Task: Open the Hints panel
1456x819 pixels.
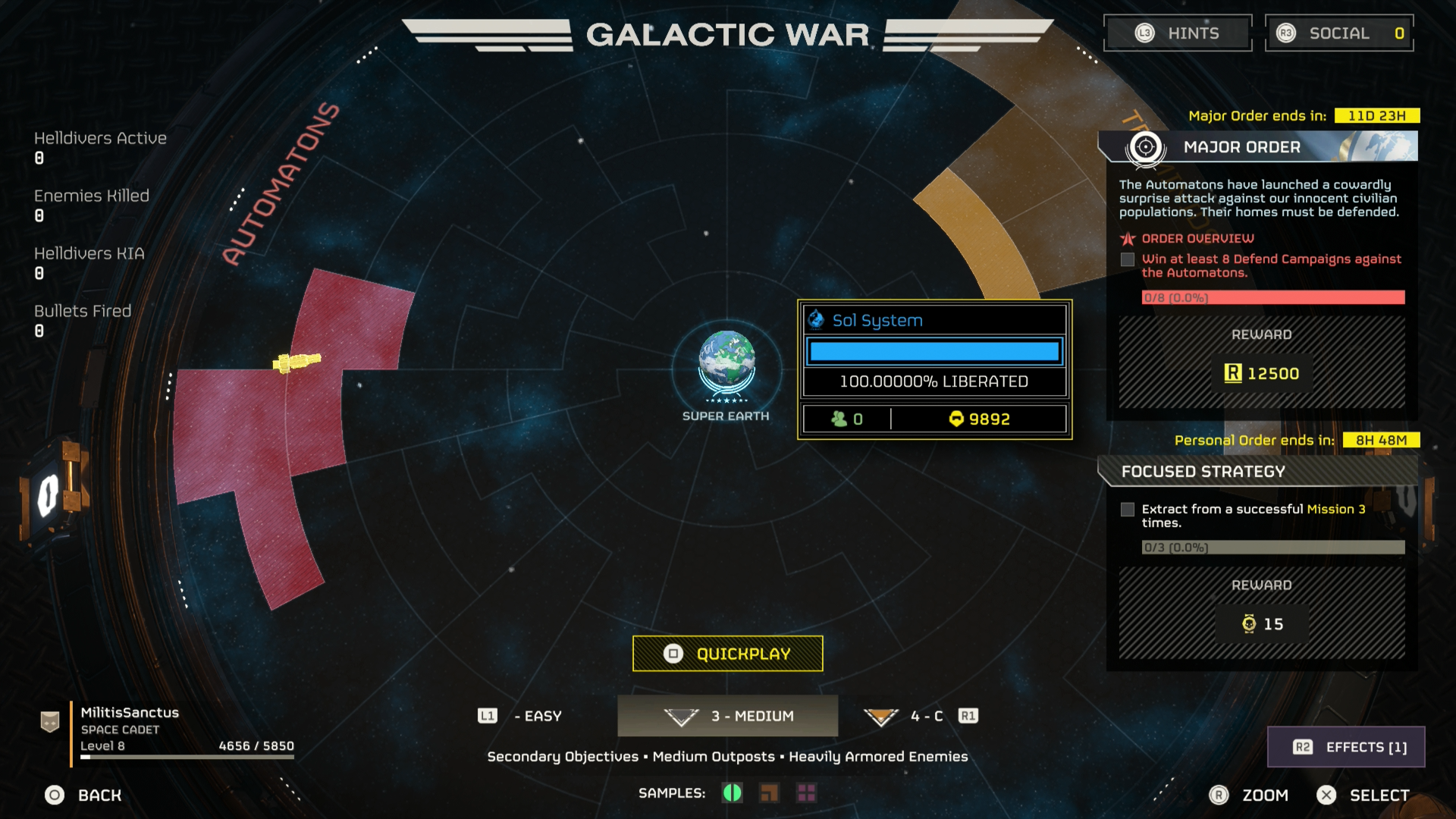Action: [x=1178, y=33]
